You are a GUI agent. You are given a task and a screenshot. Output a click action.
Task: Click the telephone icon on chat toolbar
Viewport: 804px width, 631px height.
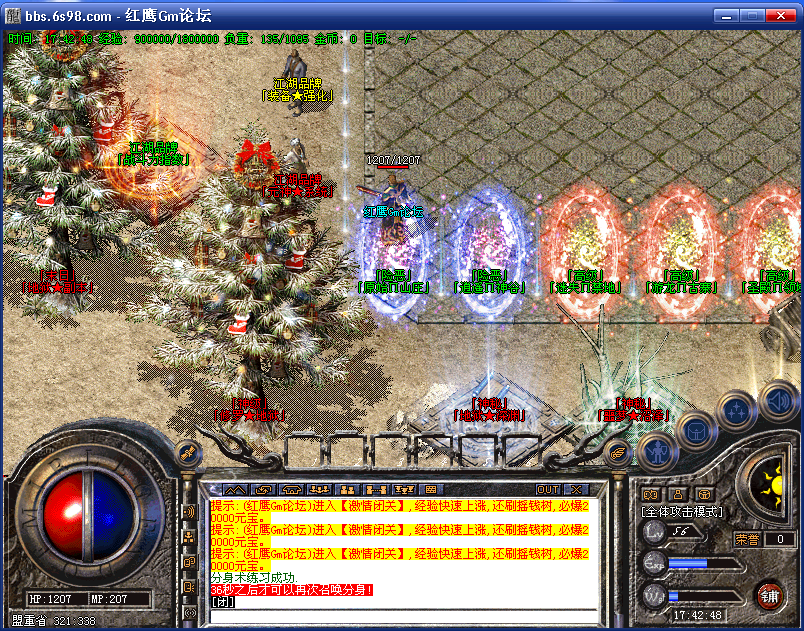(292, 489)
